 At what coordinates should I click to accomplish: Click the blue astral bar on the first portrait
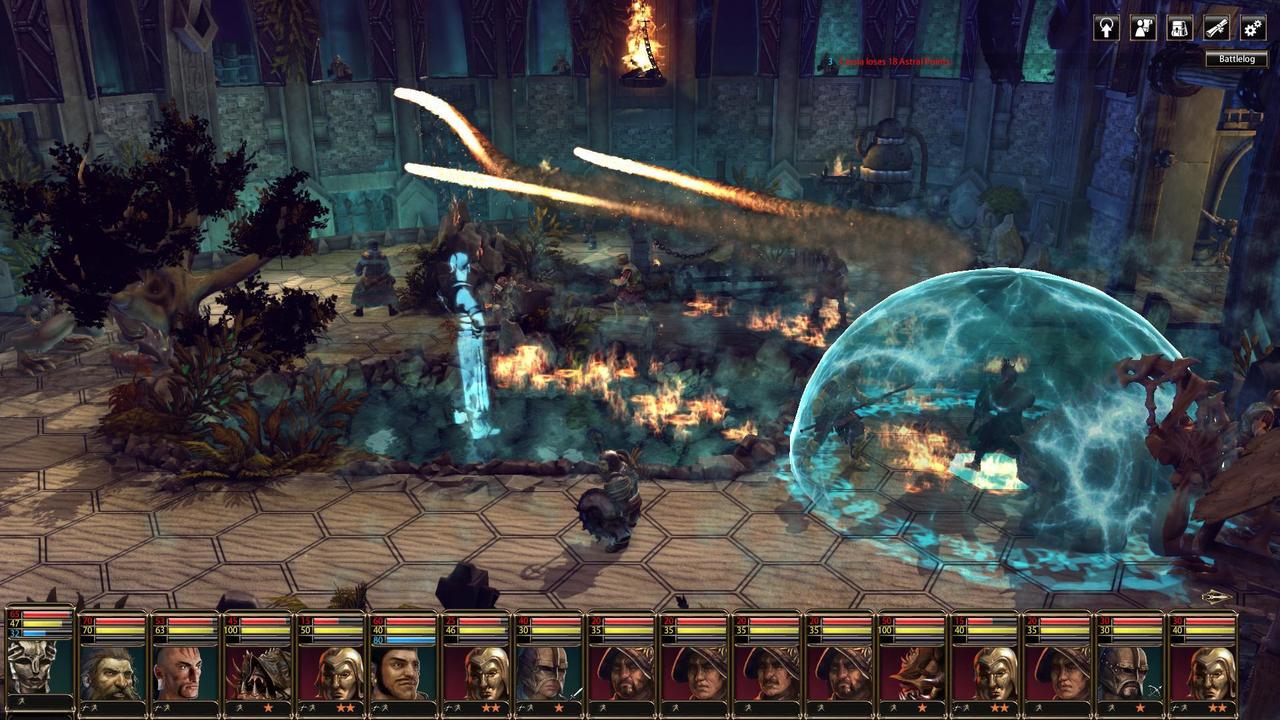coord(45,633)
